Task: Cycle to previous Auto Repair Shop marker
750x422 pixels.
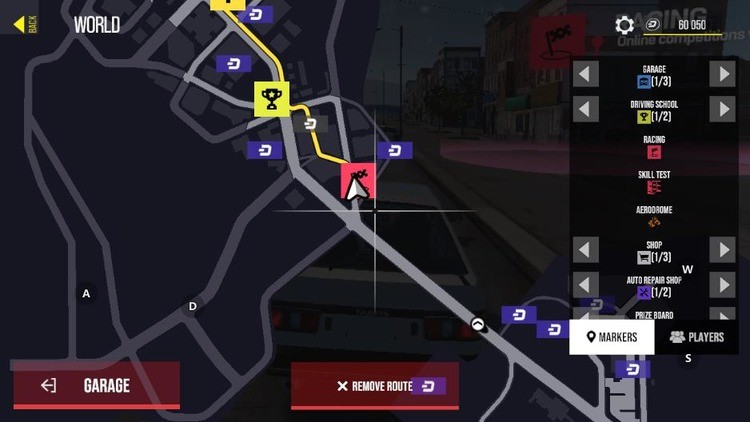Action: tap(586, 285)
